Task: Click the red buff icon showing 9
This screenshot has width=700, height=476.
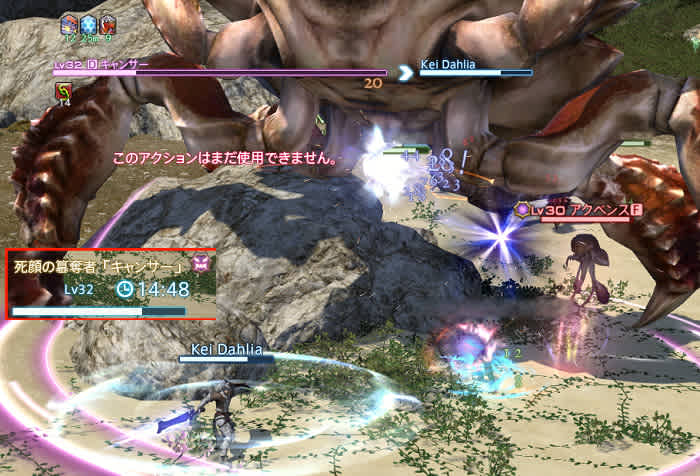Action: click(x=108, y=24)
